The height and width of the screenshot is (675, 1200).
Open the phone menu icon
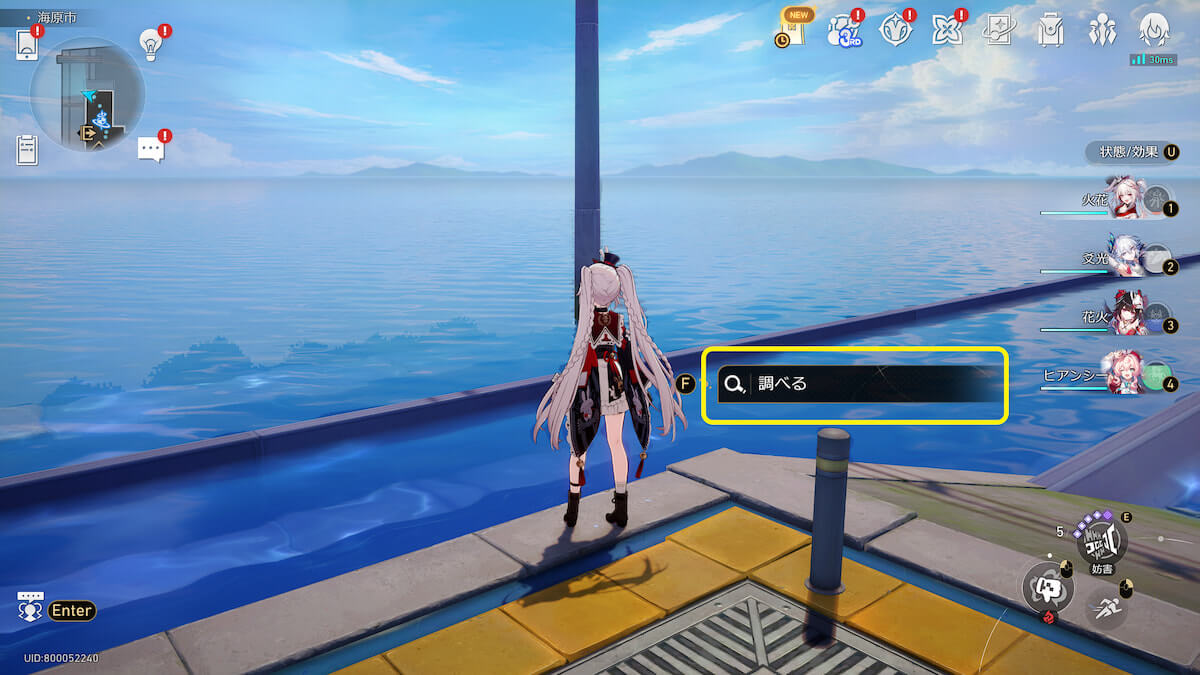point(27,45)
